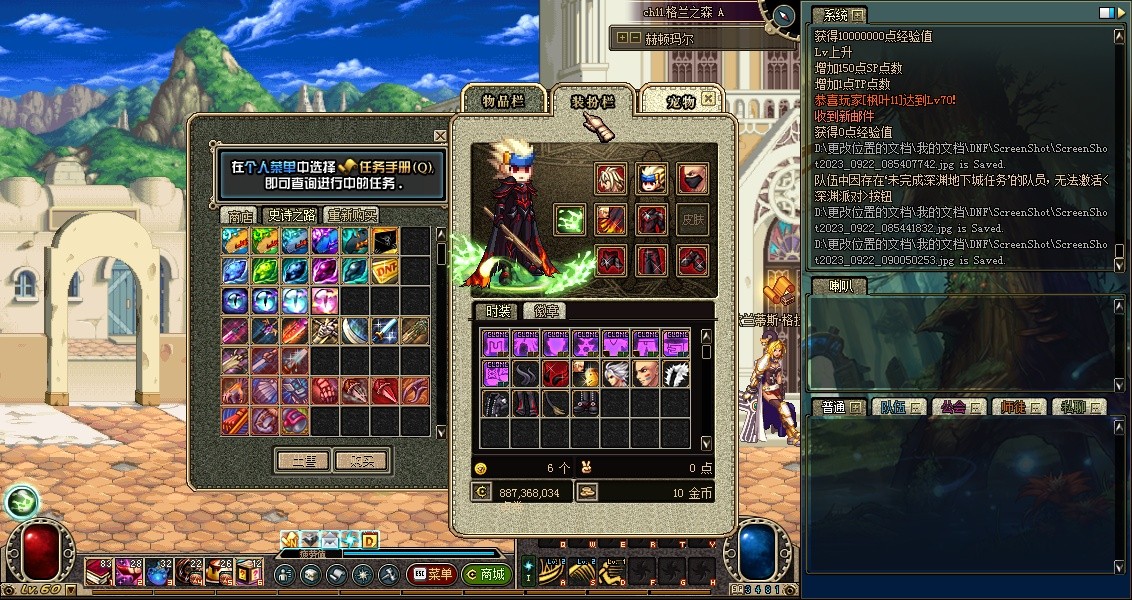
Task: Close the shop window
Action: [440, 136]
